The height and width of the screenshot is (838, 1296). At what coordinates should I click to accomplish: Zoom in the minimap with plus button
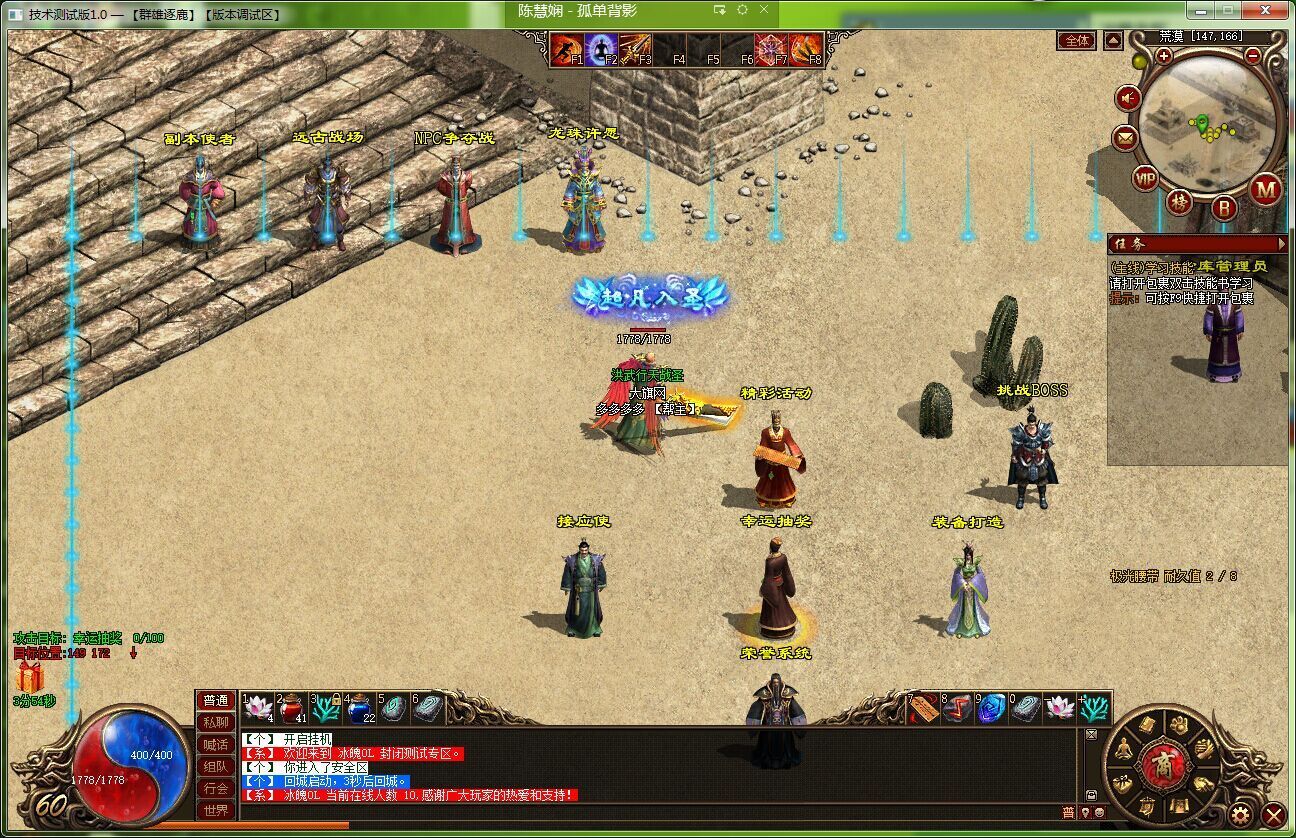pos(1164,56)
